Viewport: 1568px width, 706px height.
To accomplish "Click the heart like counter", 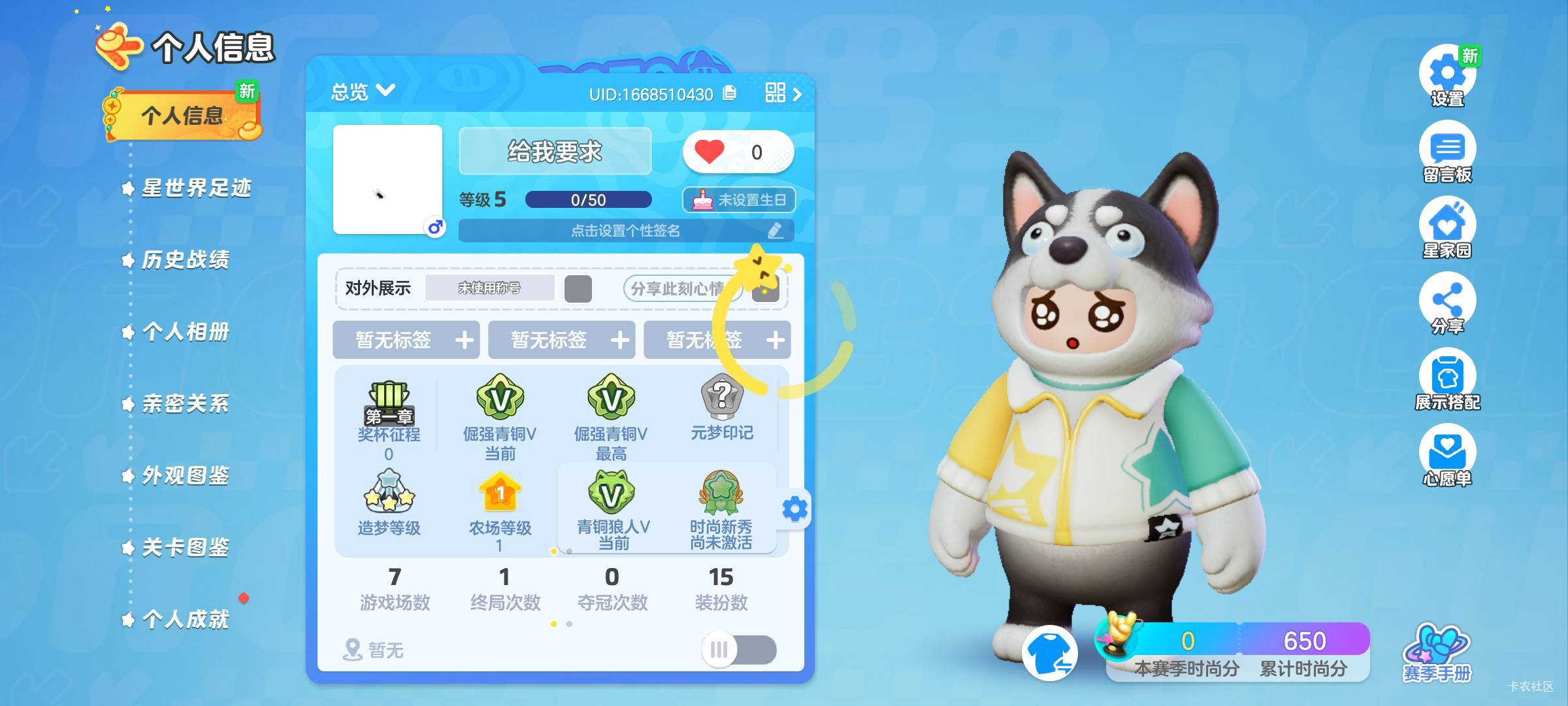I will [x=738, y=152].
